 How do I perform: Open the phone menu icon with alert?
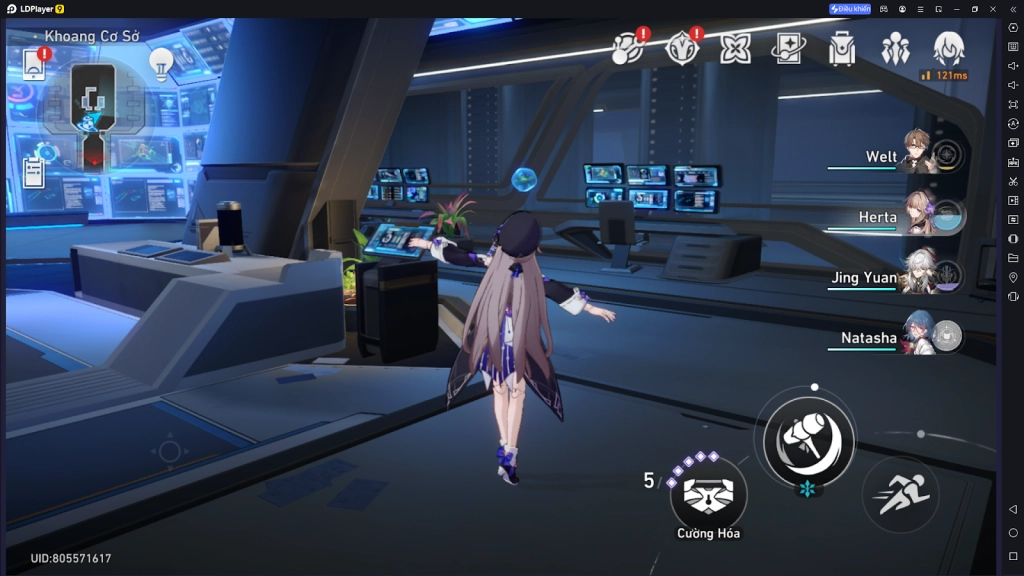(34, 65)
